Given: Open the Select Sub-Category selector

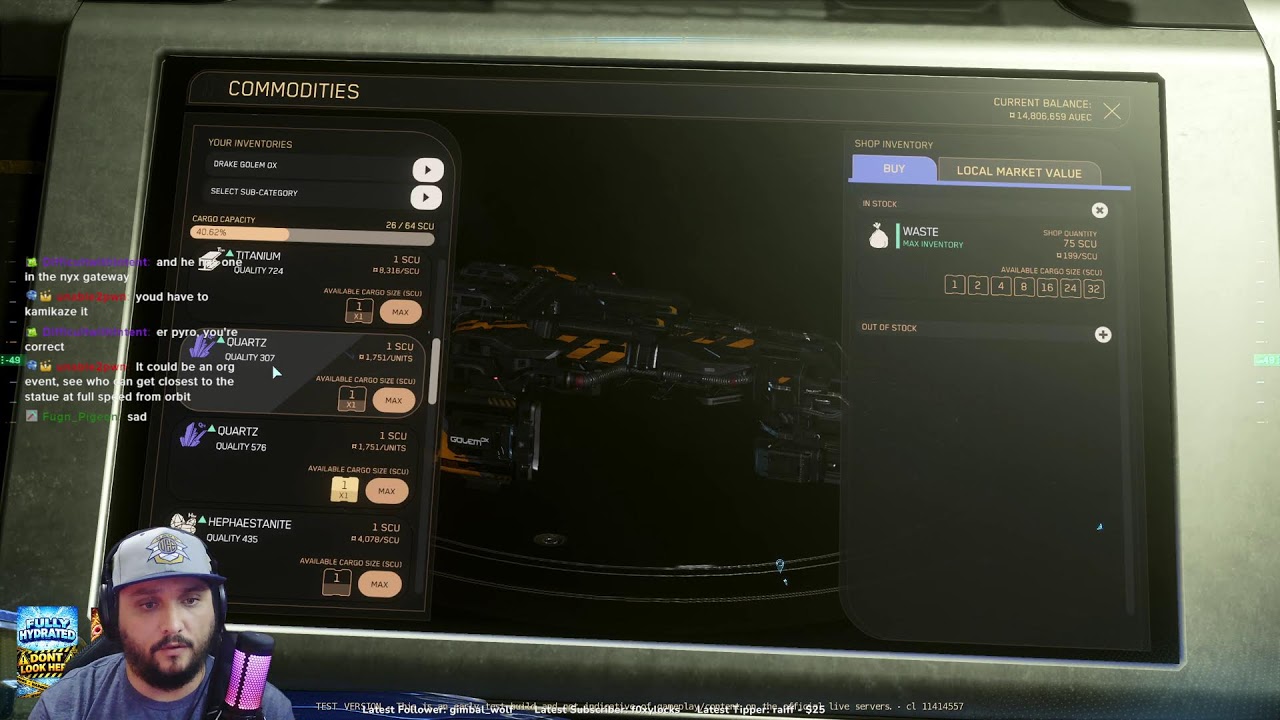Looking at the screenshot, I should click(425, 197).
